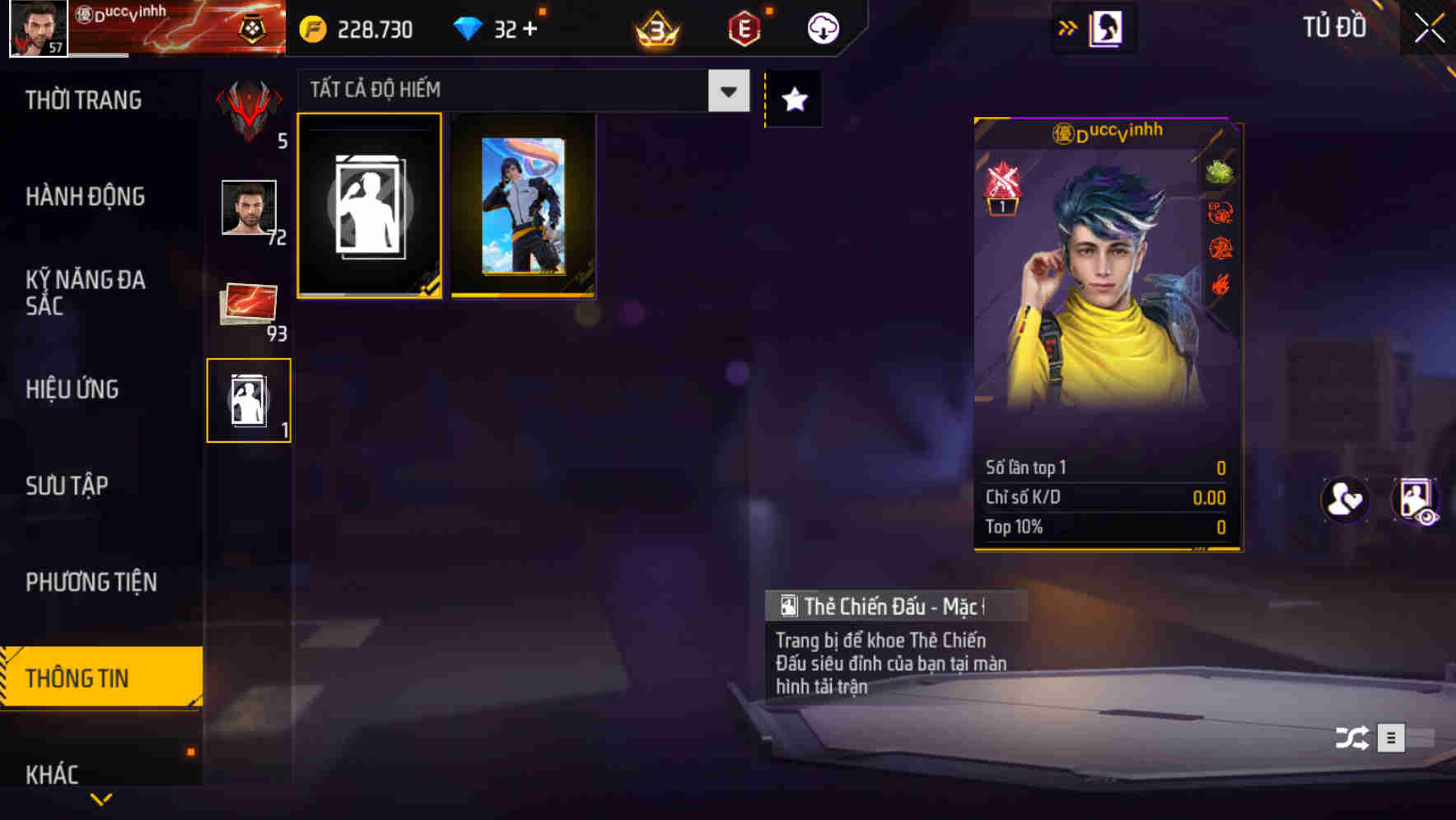Image resolution: width=1456 pixels, height=820 pixels.
Task: Open the list view icon beside shuffle
Action: [x=1392, y=738]
